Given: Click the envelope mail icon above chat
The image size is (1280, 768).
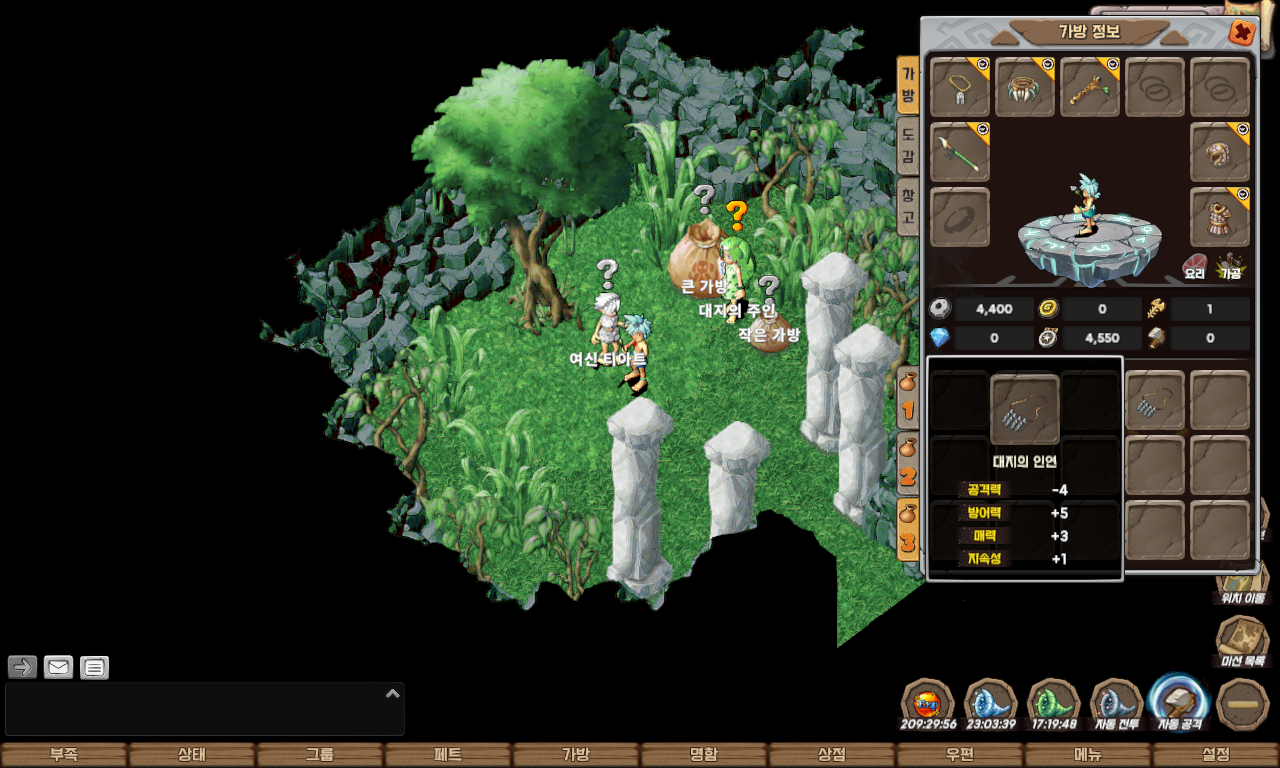Looking at the screenshot, I should [x=59, y=667].
